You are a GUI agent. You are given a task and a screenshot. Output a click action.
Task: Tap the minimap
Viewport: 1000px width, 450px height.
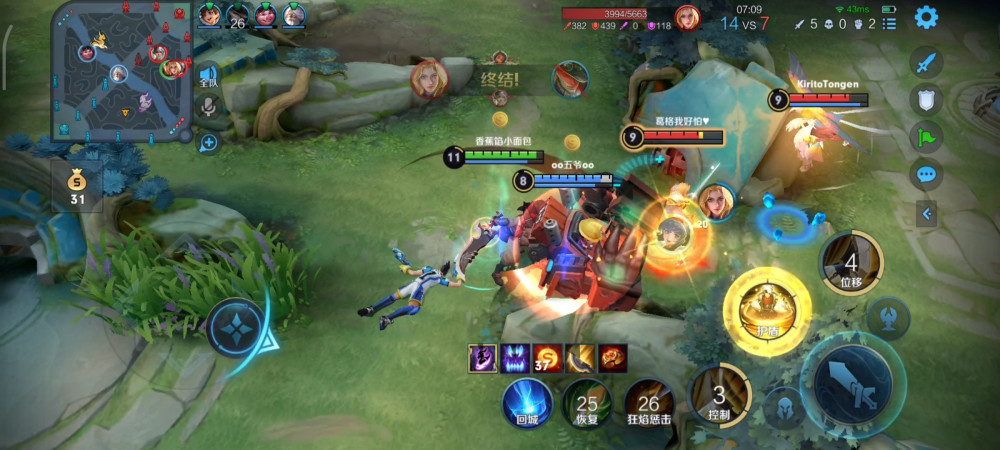point(122,71)
